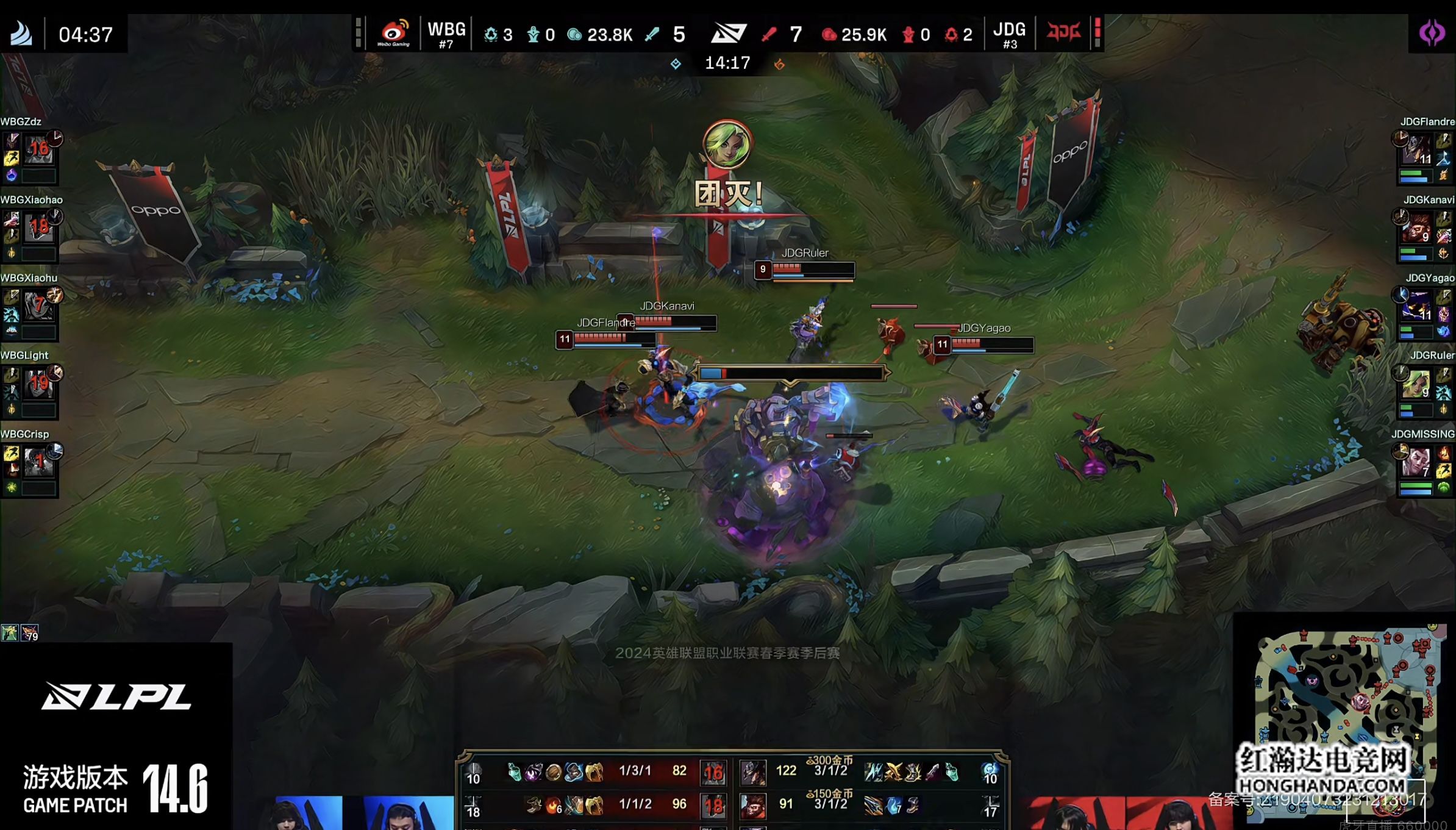Screen dimensions: 1456x830
Task: Select JDGRuler's champion portrait in the side panel
Action: (x=1416, y=384)
